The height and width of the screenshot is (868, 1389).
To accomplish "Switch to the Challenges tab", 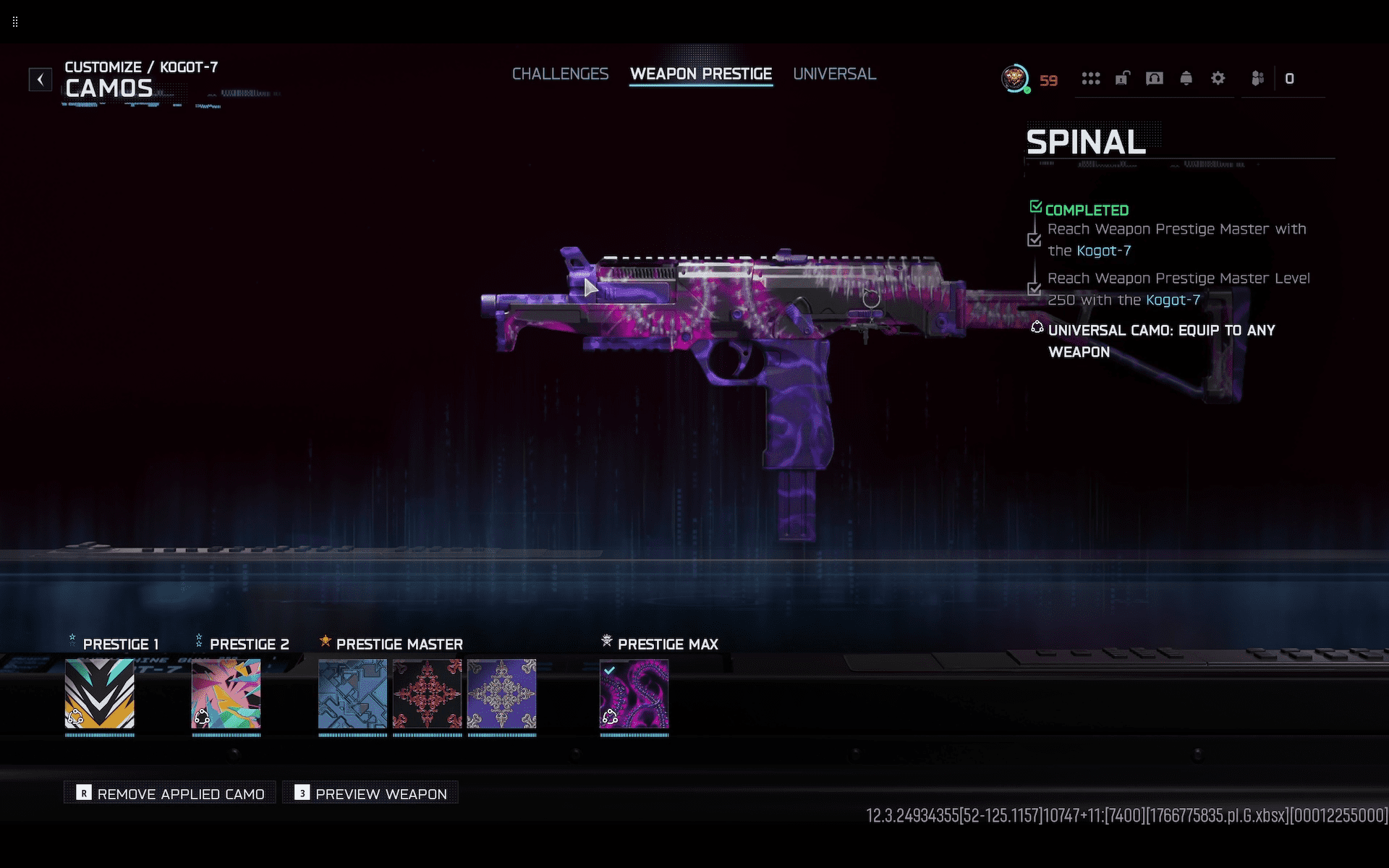I will (x=560, y=75).
